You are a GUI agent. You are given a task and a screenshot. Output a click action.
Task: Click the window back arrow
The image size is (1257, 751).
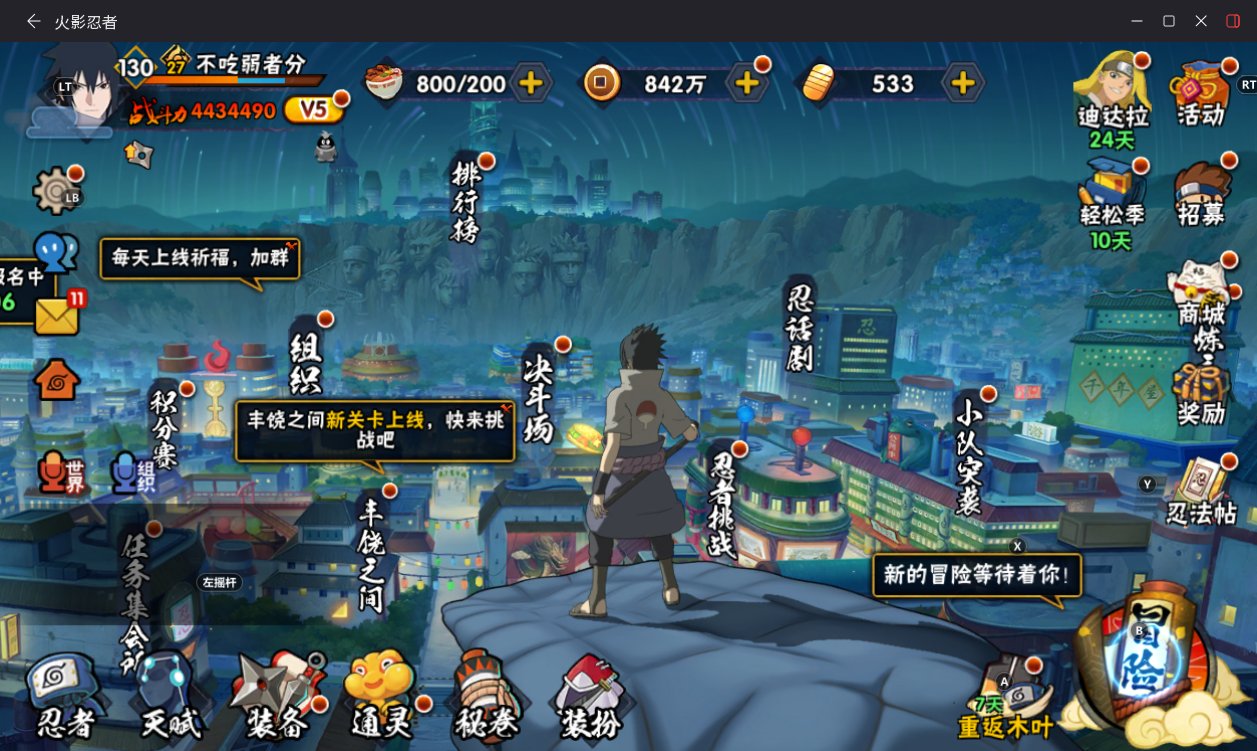point(34,21)
